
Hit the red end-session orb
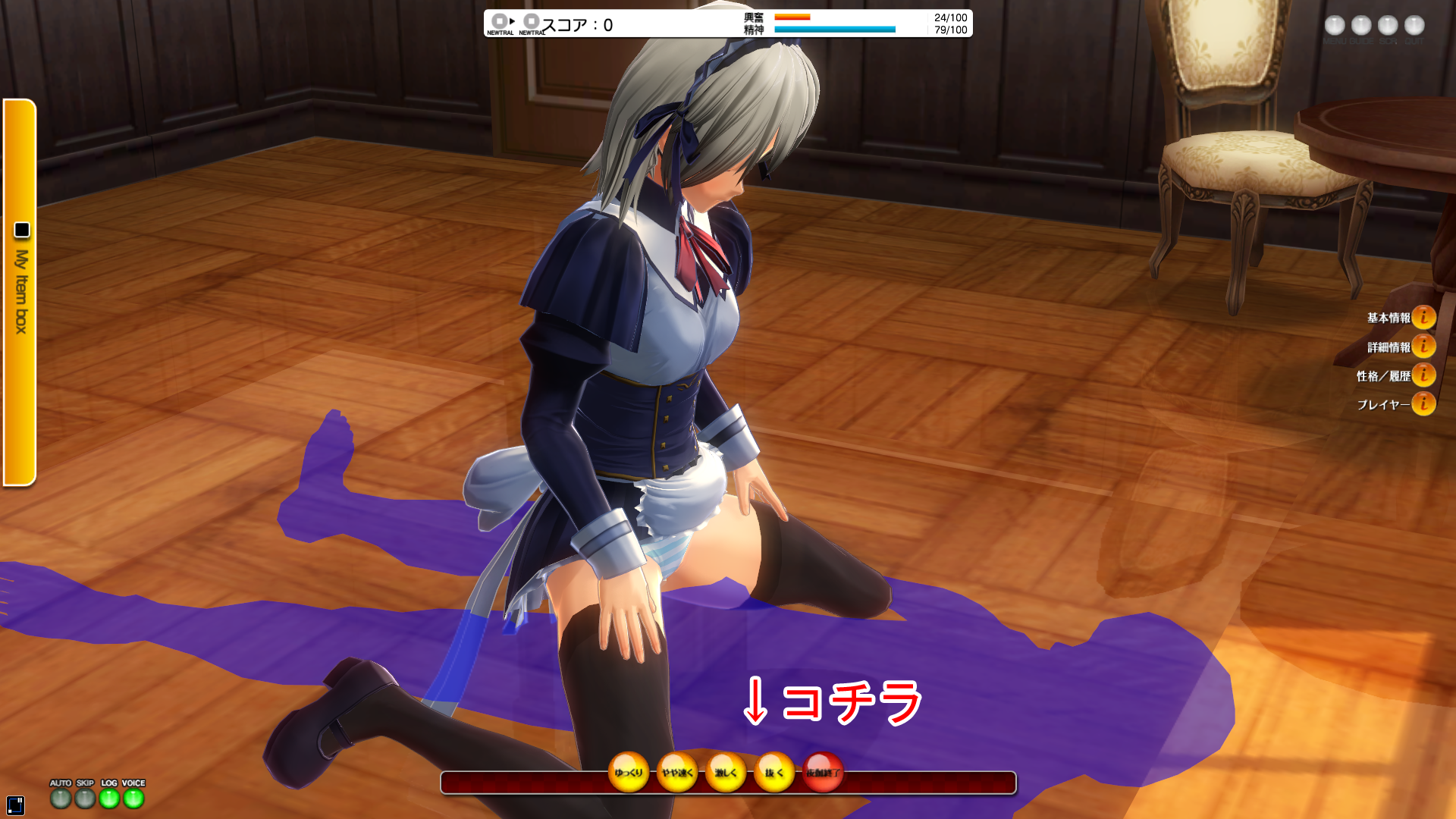(x=823, y=772)
